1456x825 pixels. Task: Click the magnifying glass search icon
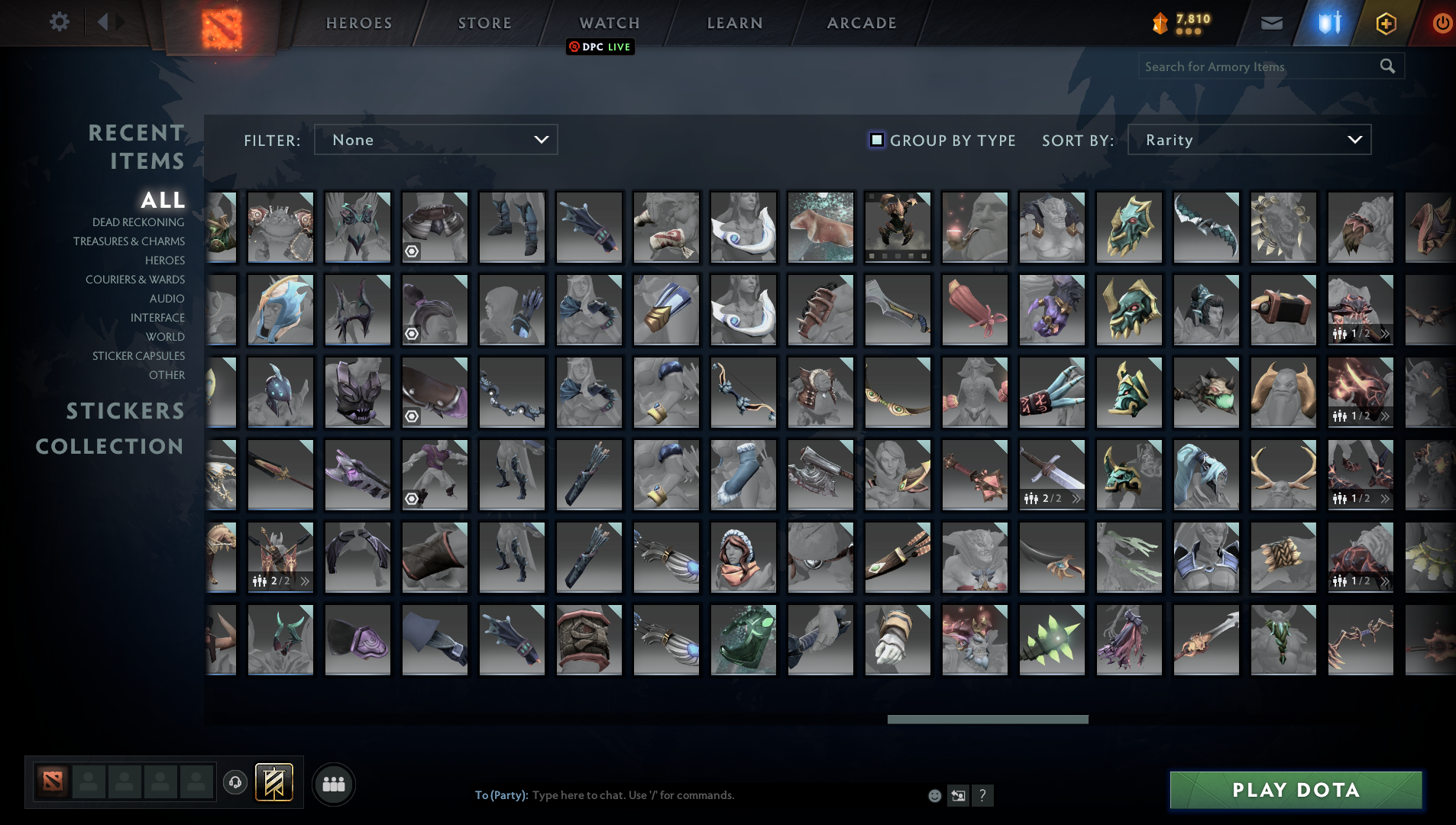[1387, 66]
